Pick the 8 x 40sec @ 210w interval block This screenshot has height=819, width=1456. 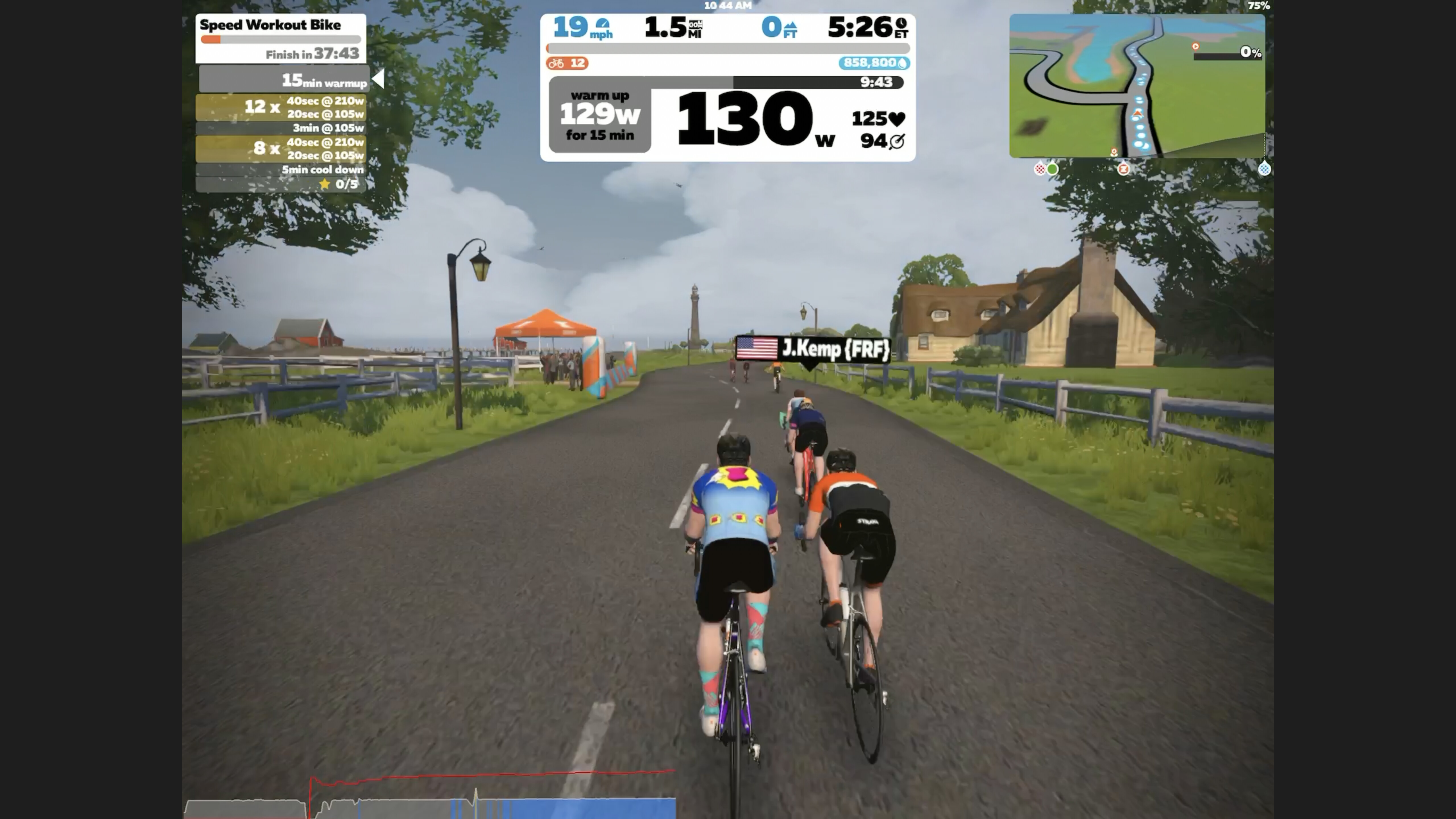281,149
